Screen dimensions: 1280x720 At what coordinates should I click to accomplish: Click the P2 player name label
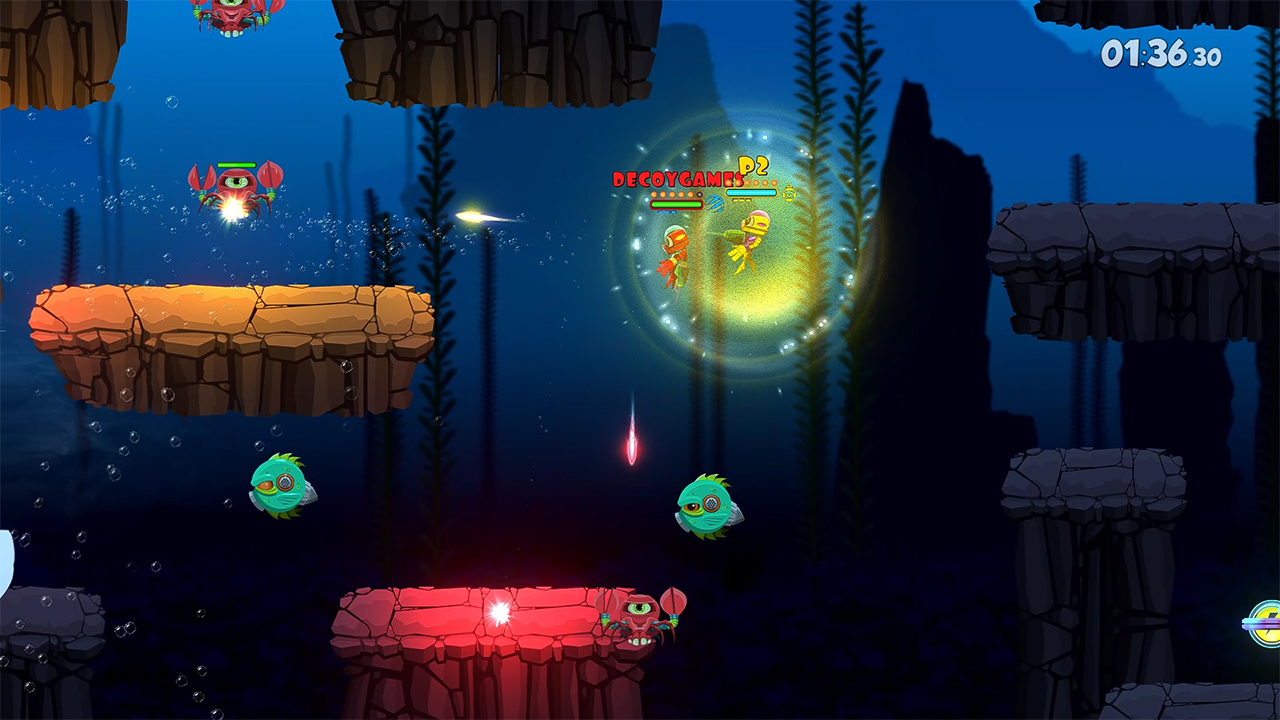click(754, 167)
